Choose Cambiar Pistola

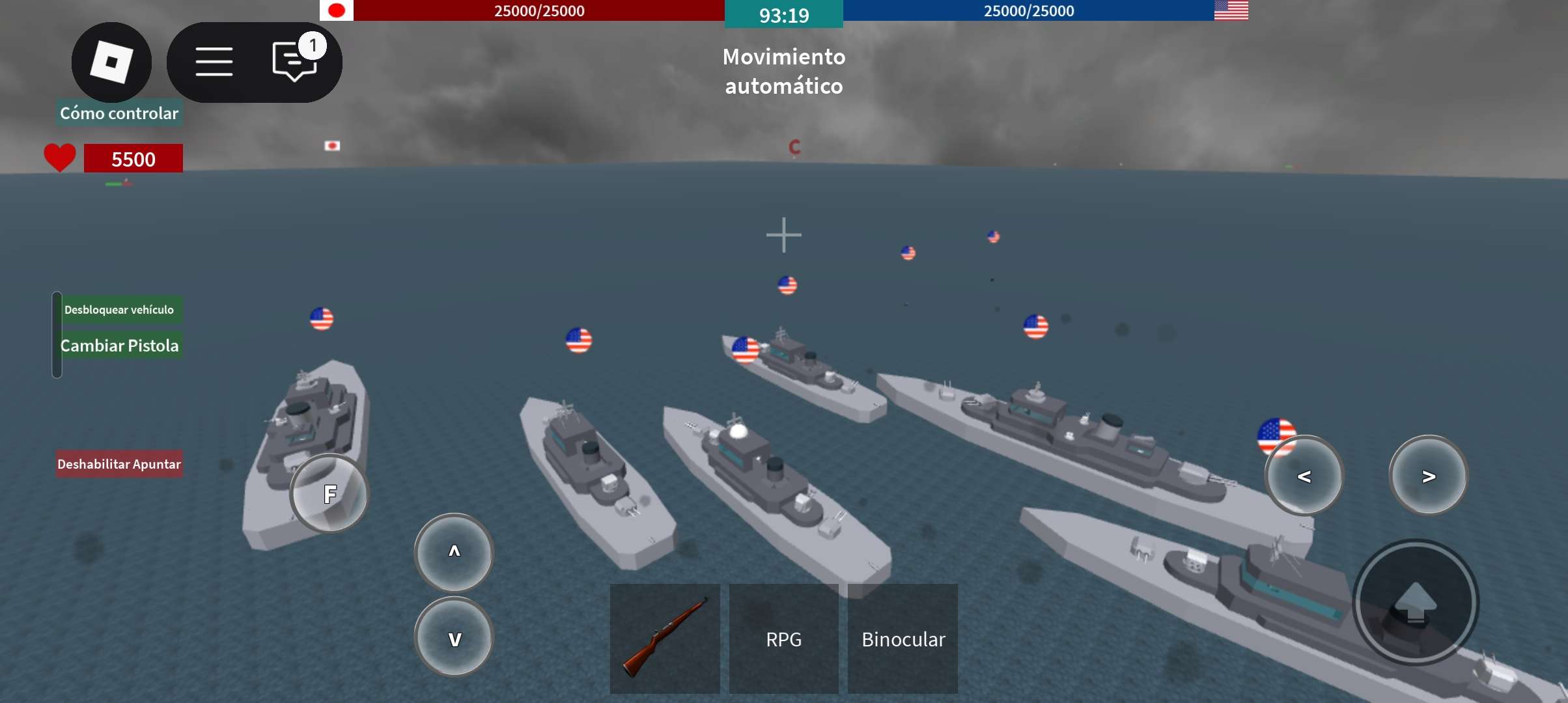(x=119, y=346)
